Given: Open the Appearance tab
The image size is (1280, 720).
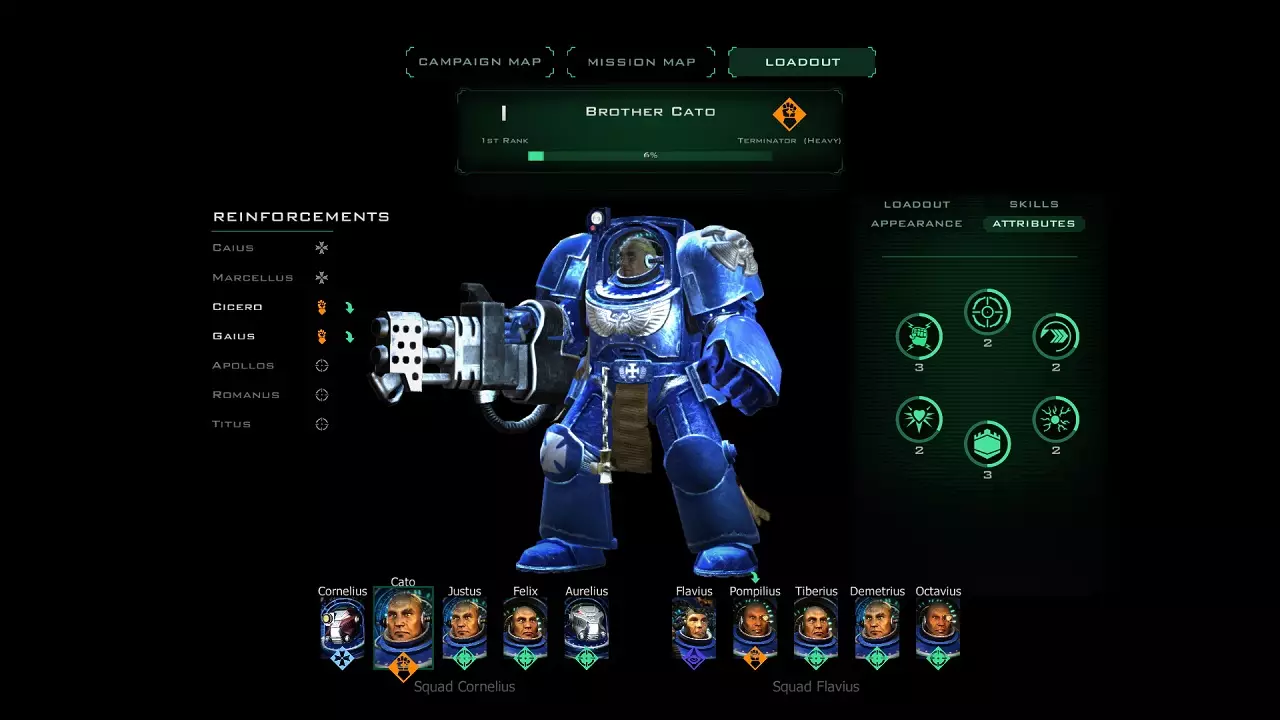Looking at the screenshot, I should 916,223.
